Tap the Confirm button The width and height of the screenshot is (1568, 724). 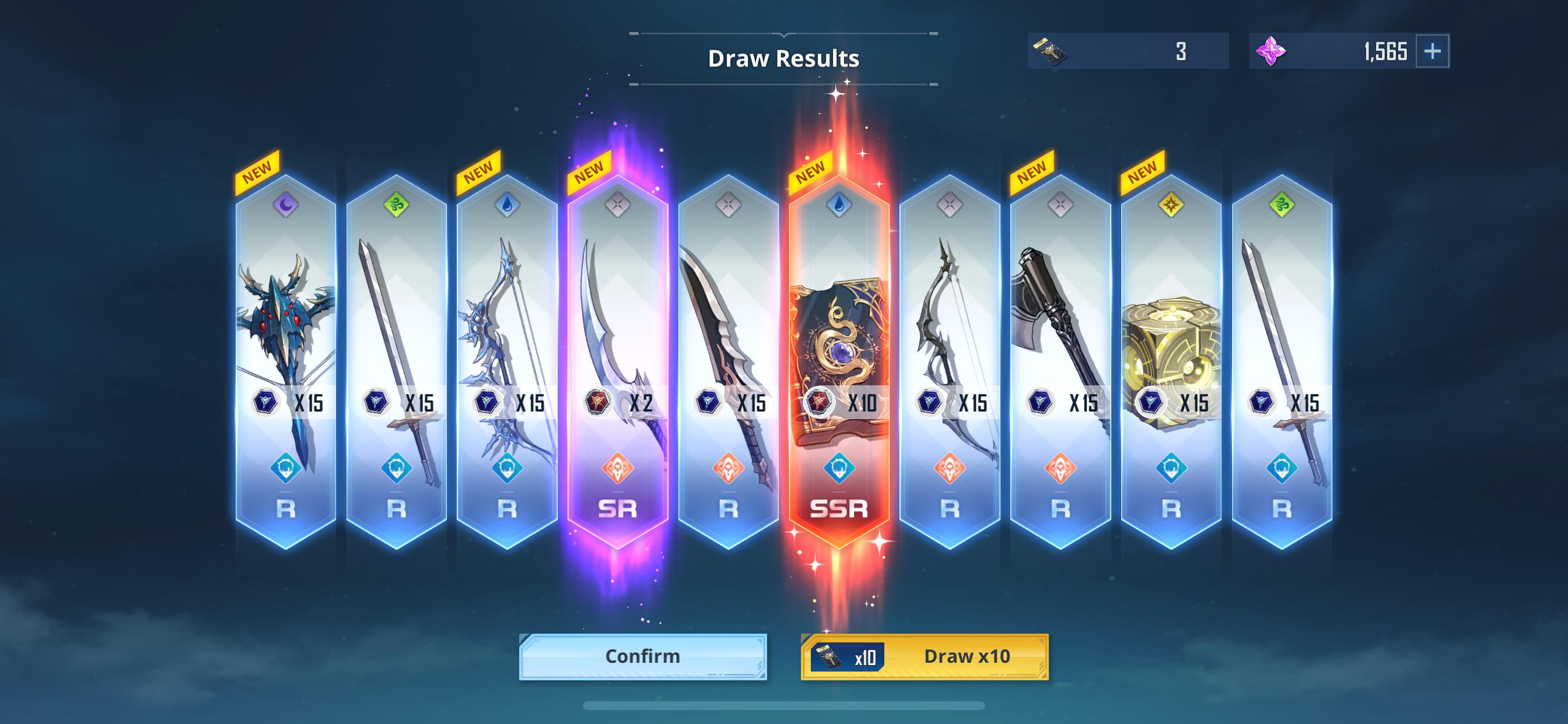pos(642,656)
